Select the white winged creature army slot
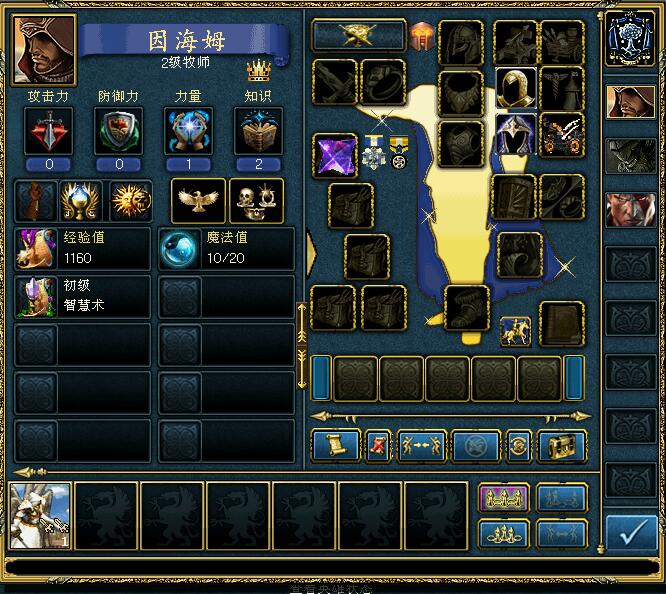 pos(41,516)
